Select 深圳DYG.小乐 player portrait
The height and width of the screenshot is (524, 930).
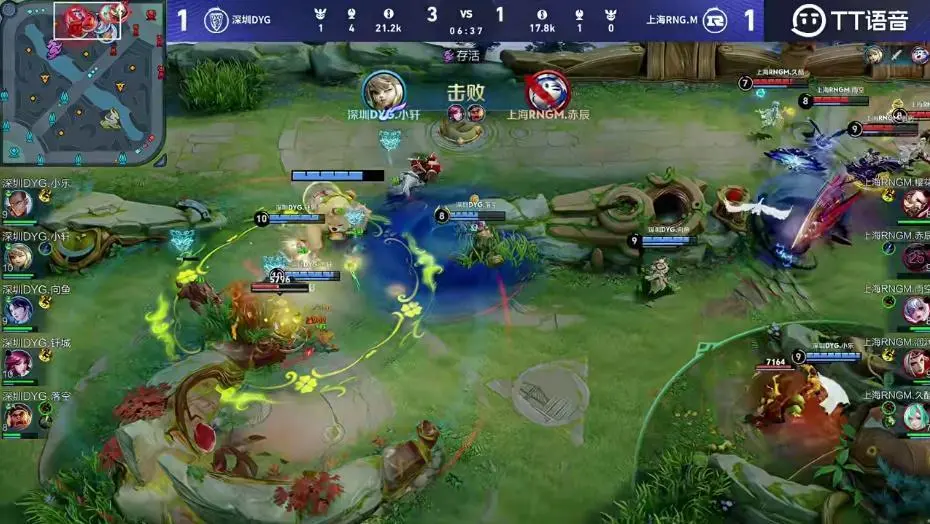click(x=20, y=205)
